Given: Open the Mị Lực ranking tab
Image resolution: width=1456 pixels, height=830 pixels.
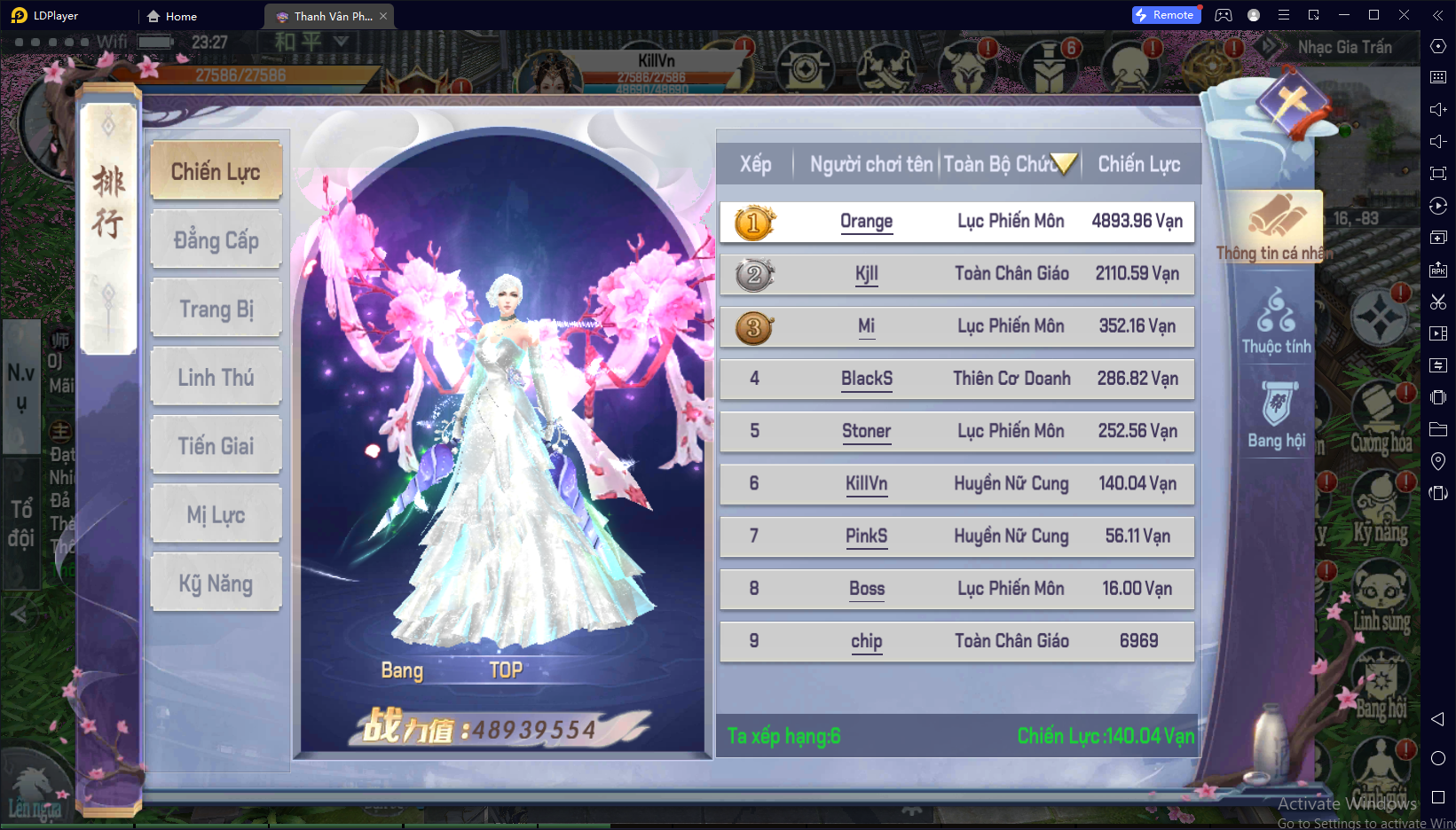Looking at the screenshot, I should pyautogui.click(x=216, y=515).
